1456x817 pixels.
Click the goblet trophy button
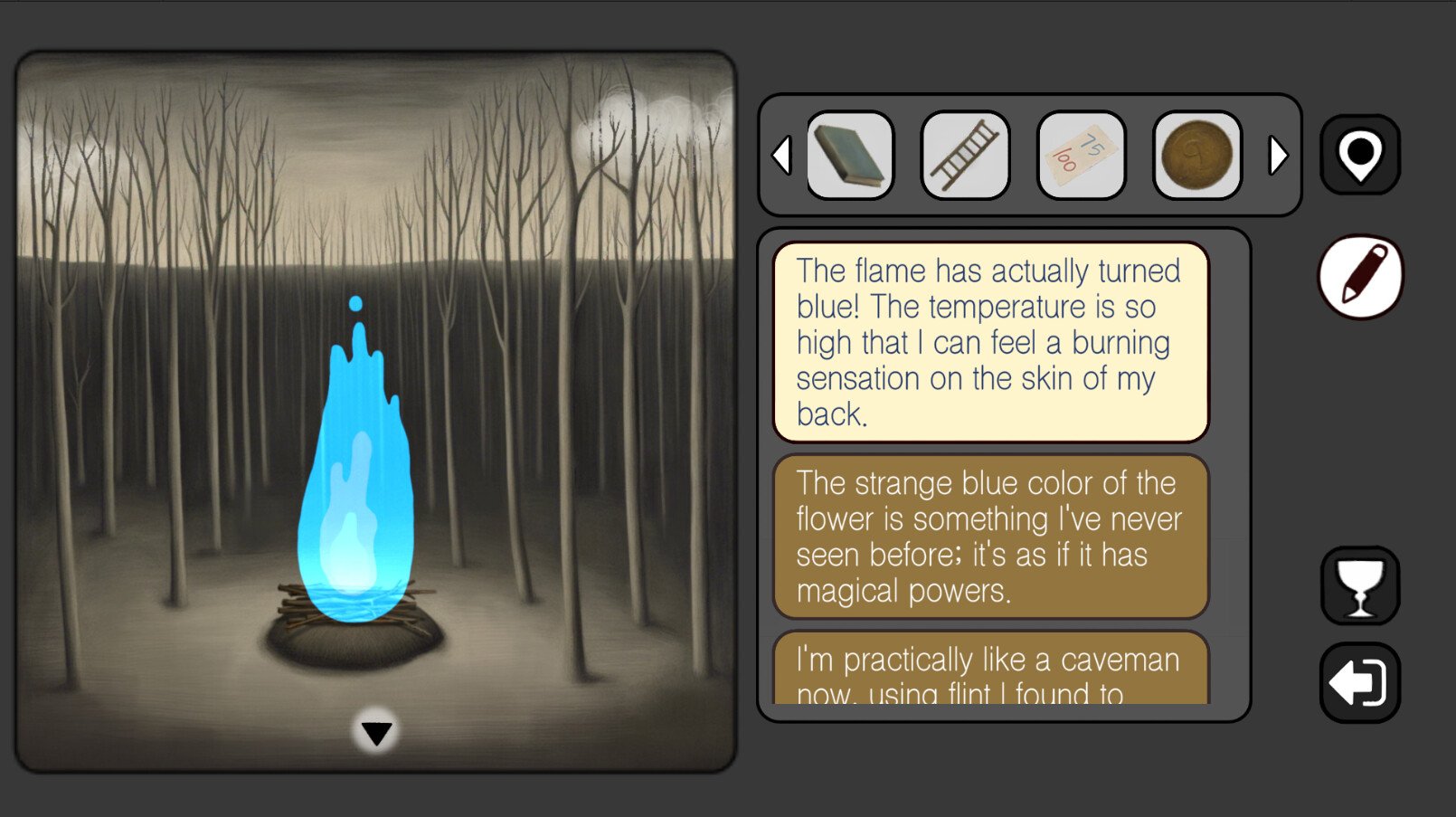pyautogui.click(x=1360, y=585)
